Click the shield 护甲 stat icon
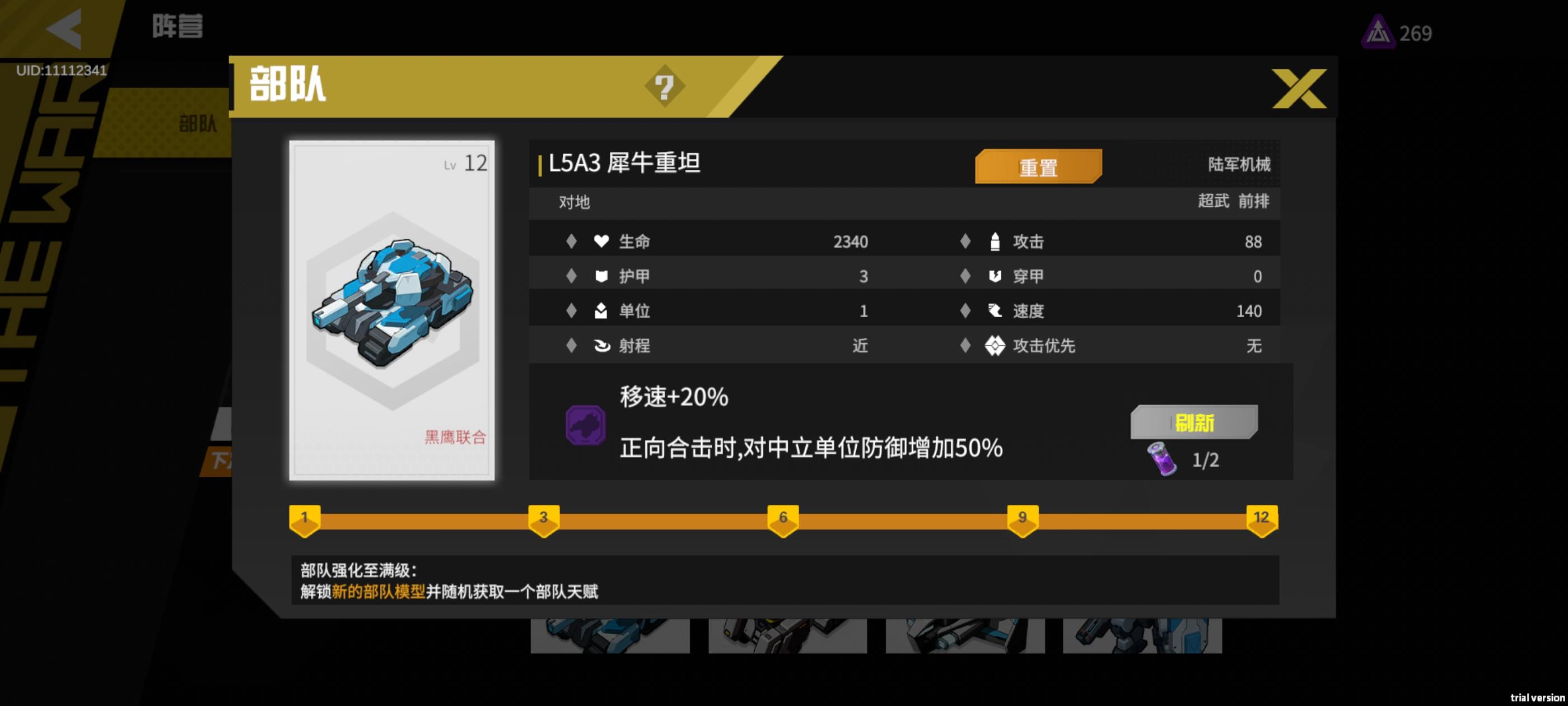The image size is (1568, 706). point(601,276)
